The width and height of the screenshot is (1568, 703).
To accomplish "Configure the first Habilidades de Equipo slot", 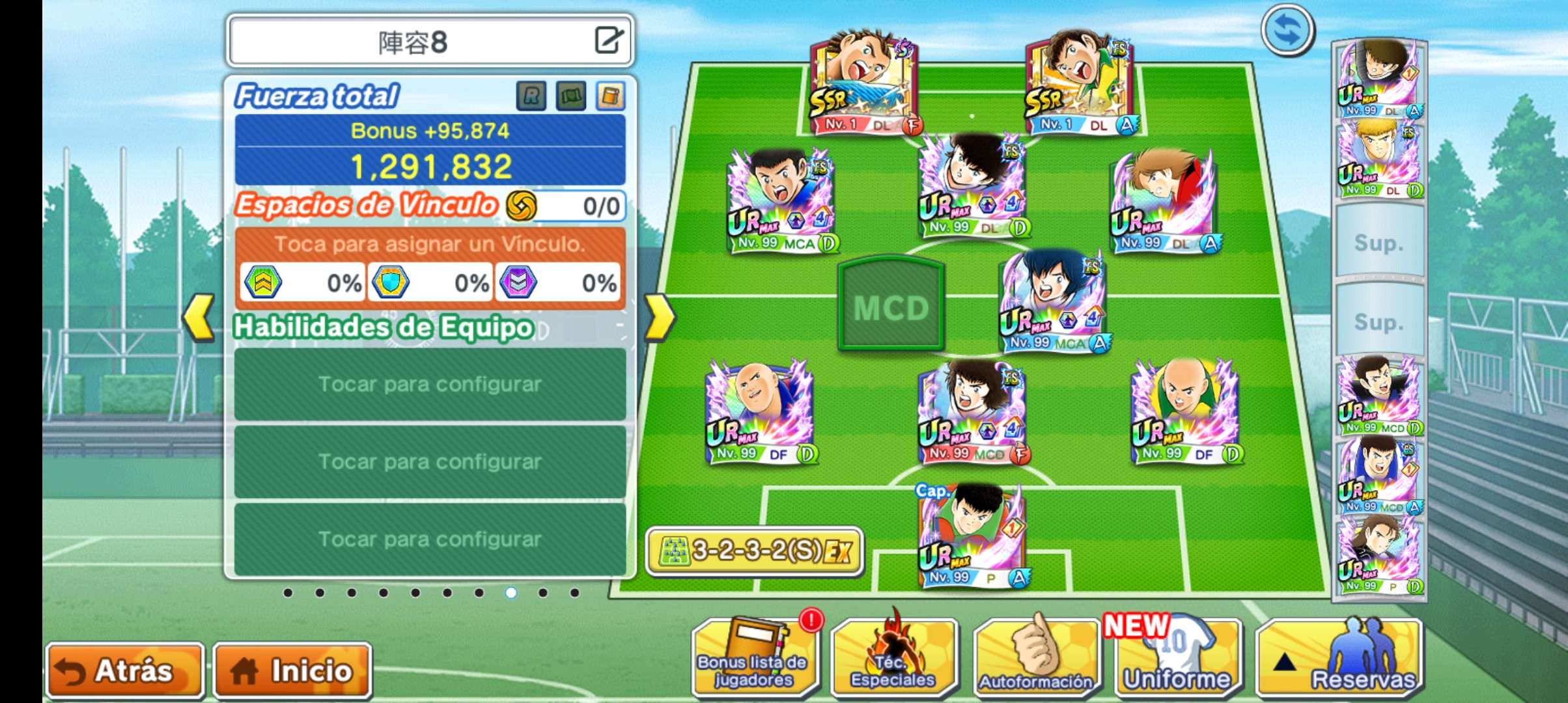I will coord(430,384).
